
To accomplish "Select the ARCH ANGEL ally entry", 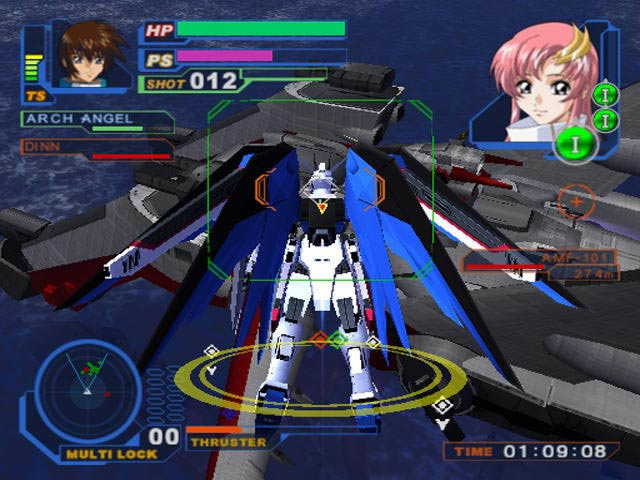I will 95,122.
